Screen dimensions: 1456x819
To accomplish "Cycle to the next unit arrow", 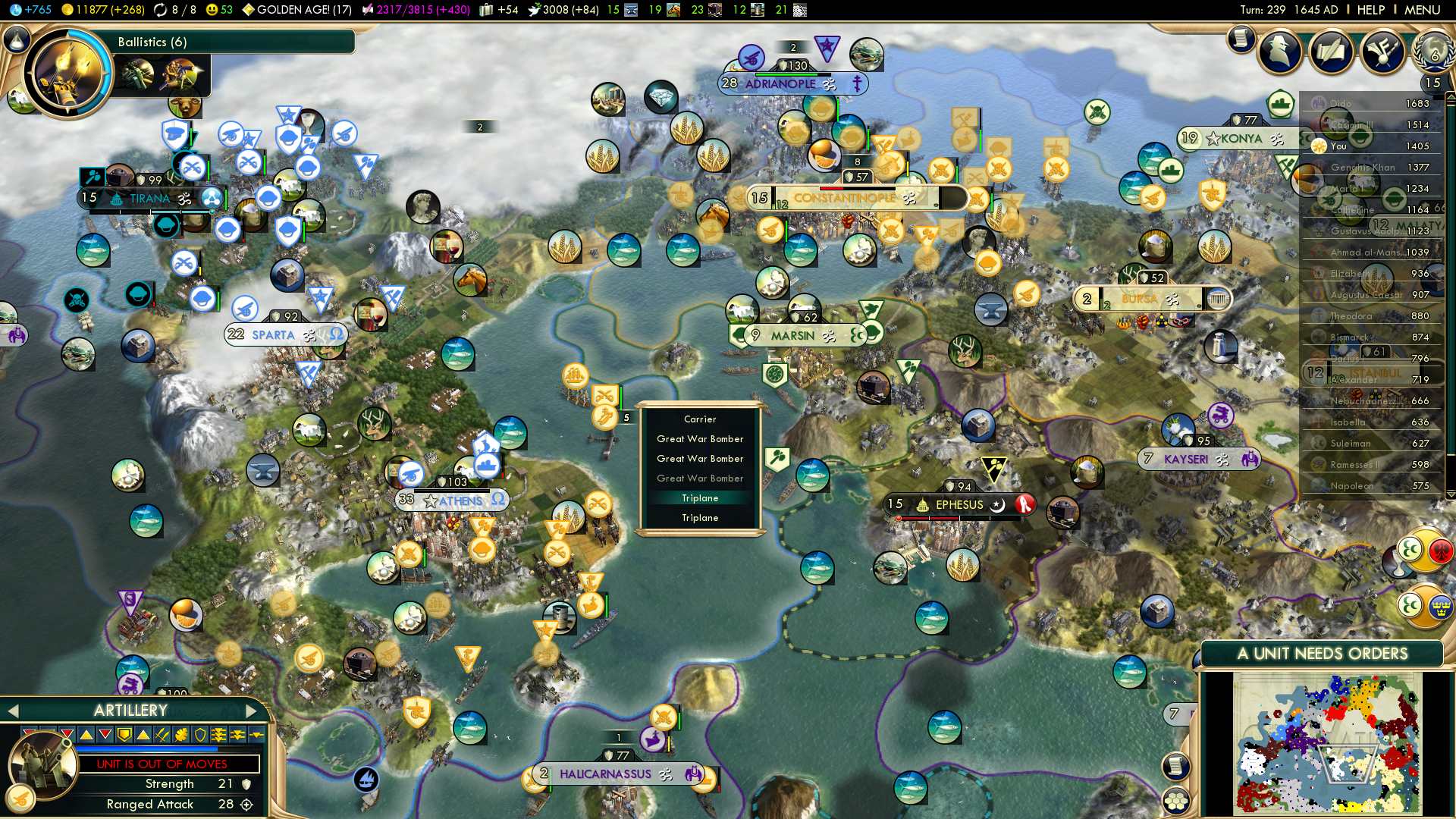I will click(x=252, y=711).
